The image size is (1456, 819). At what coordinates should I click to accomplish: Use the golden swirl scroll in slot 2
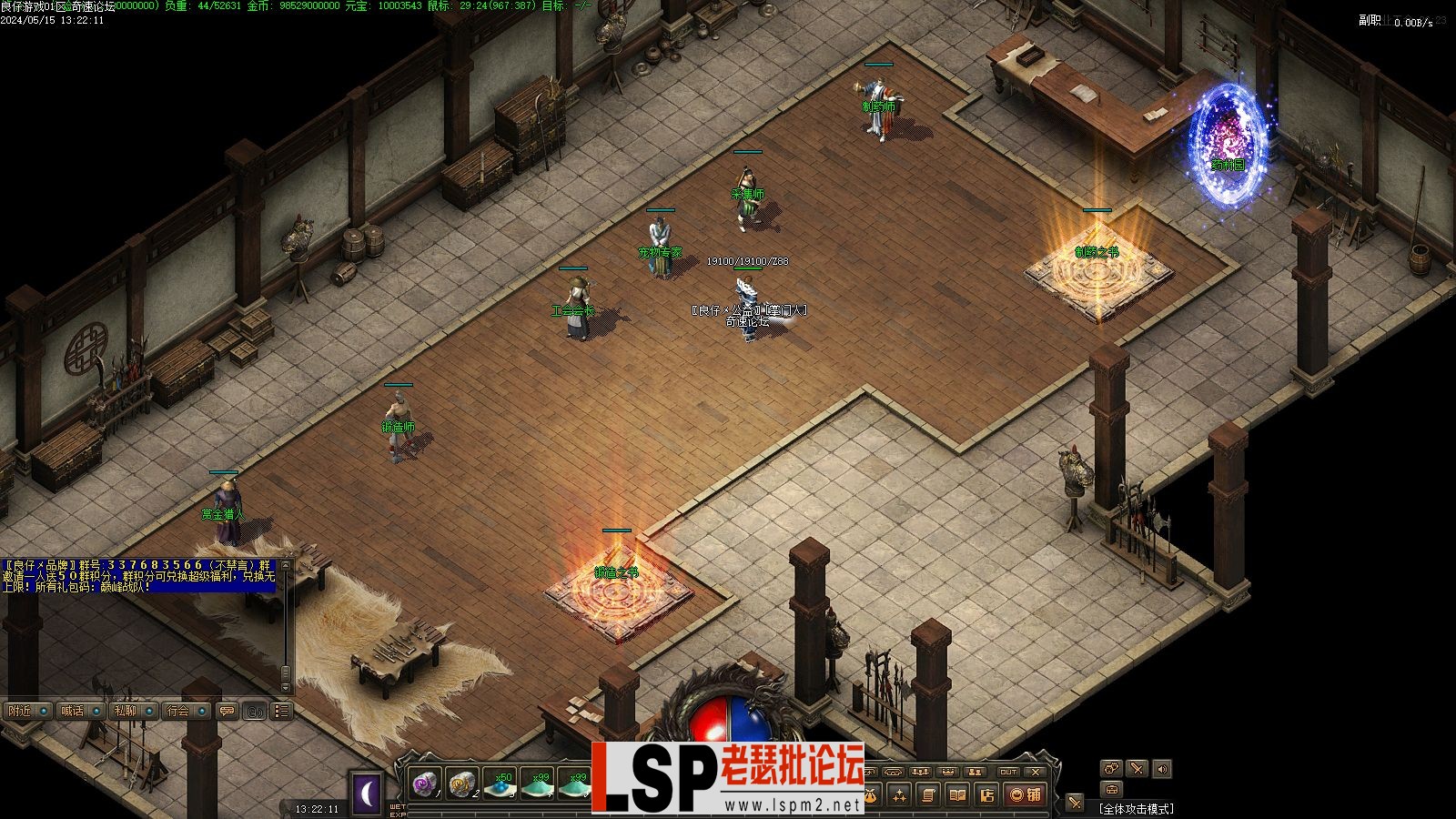coord(462,784)
